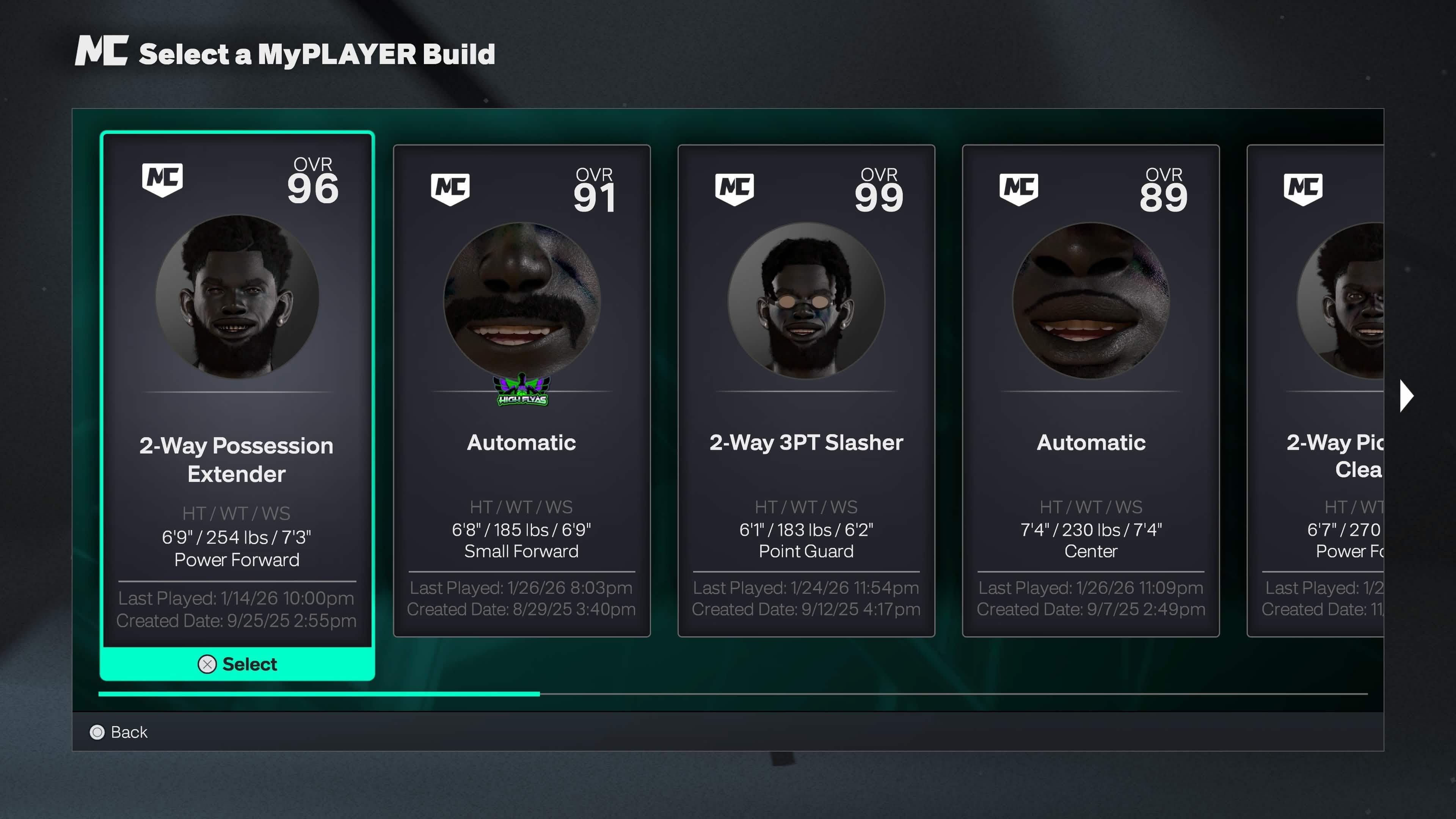Click the MC shield on the OVR 91 Automatic card
This screenshot has width=1456, height=819.
click(450, 189)
